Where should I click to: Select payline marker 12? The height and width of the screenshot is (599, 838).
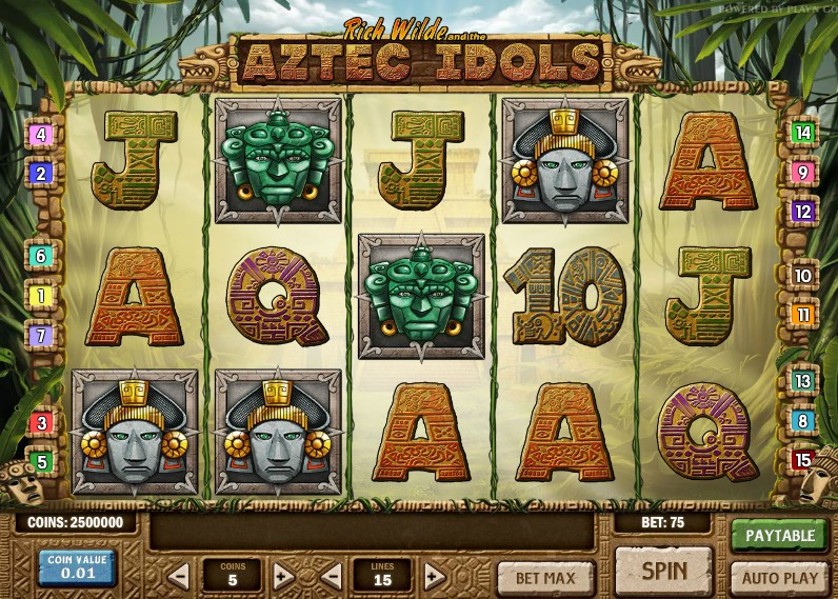(x=802, y=212)
